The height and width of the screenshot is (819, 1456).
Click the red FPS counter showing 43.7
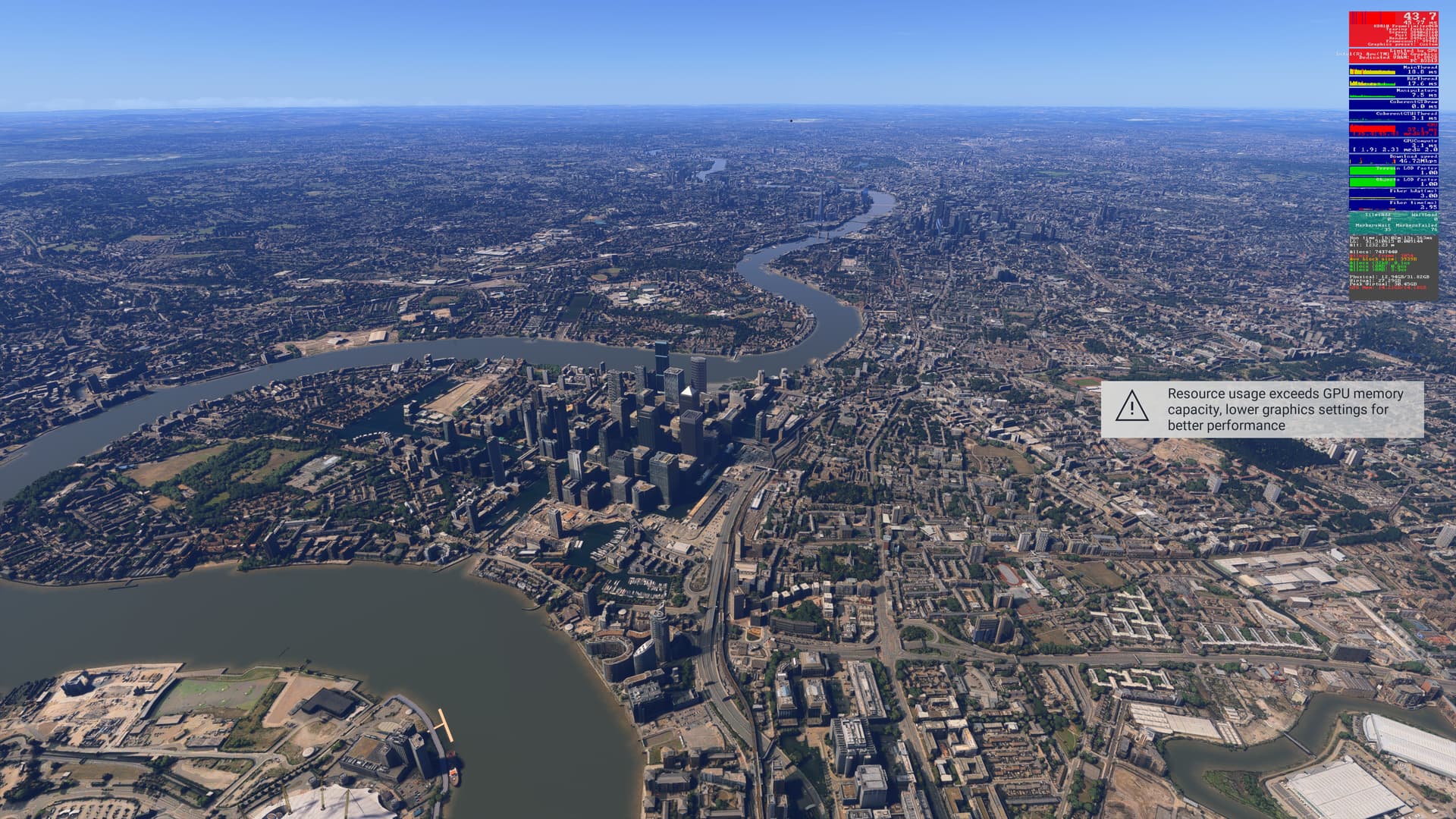(x=1419, y=15)
